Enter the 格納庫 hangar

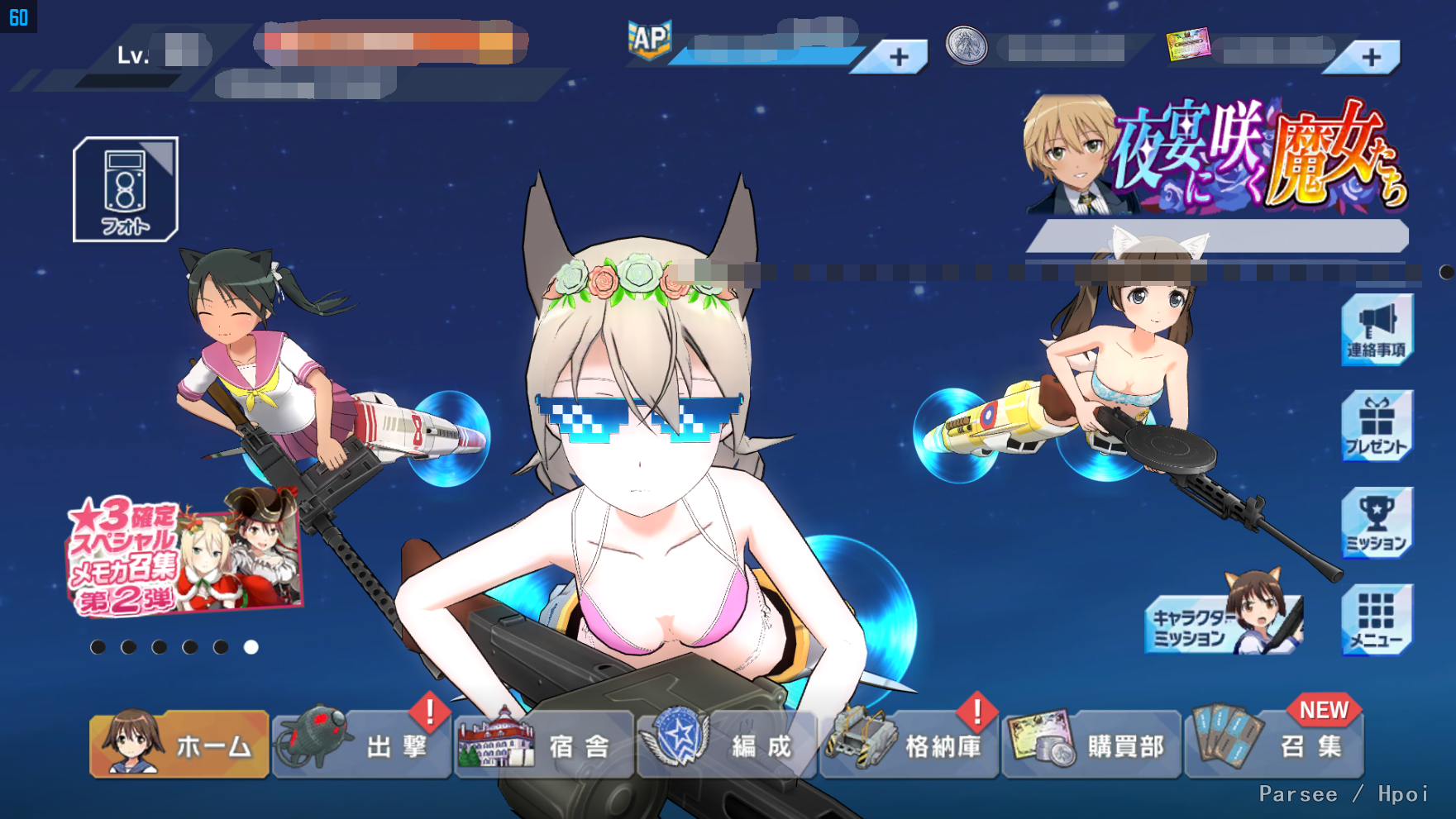[909, 745]
